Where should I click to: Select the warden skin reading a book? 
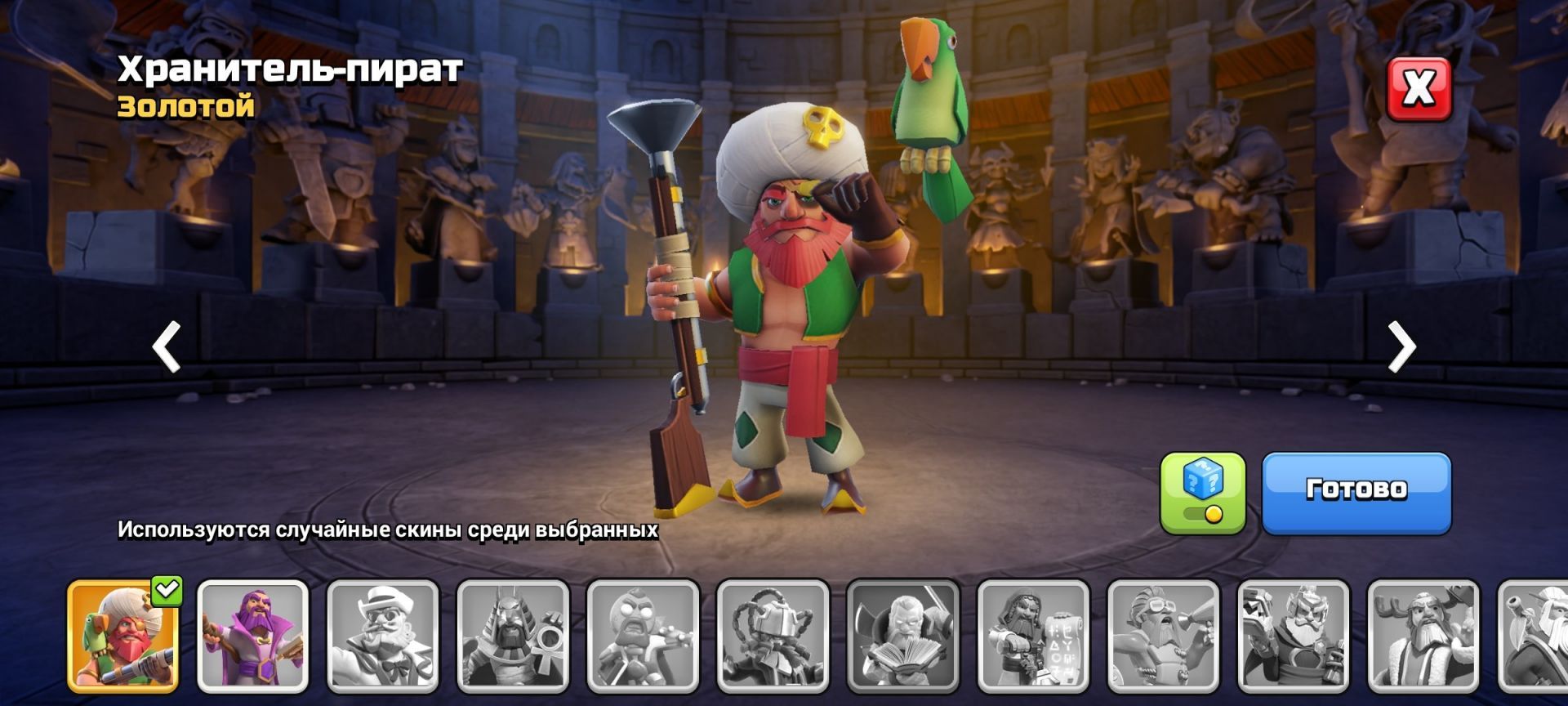coord(902,636)
